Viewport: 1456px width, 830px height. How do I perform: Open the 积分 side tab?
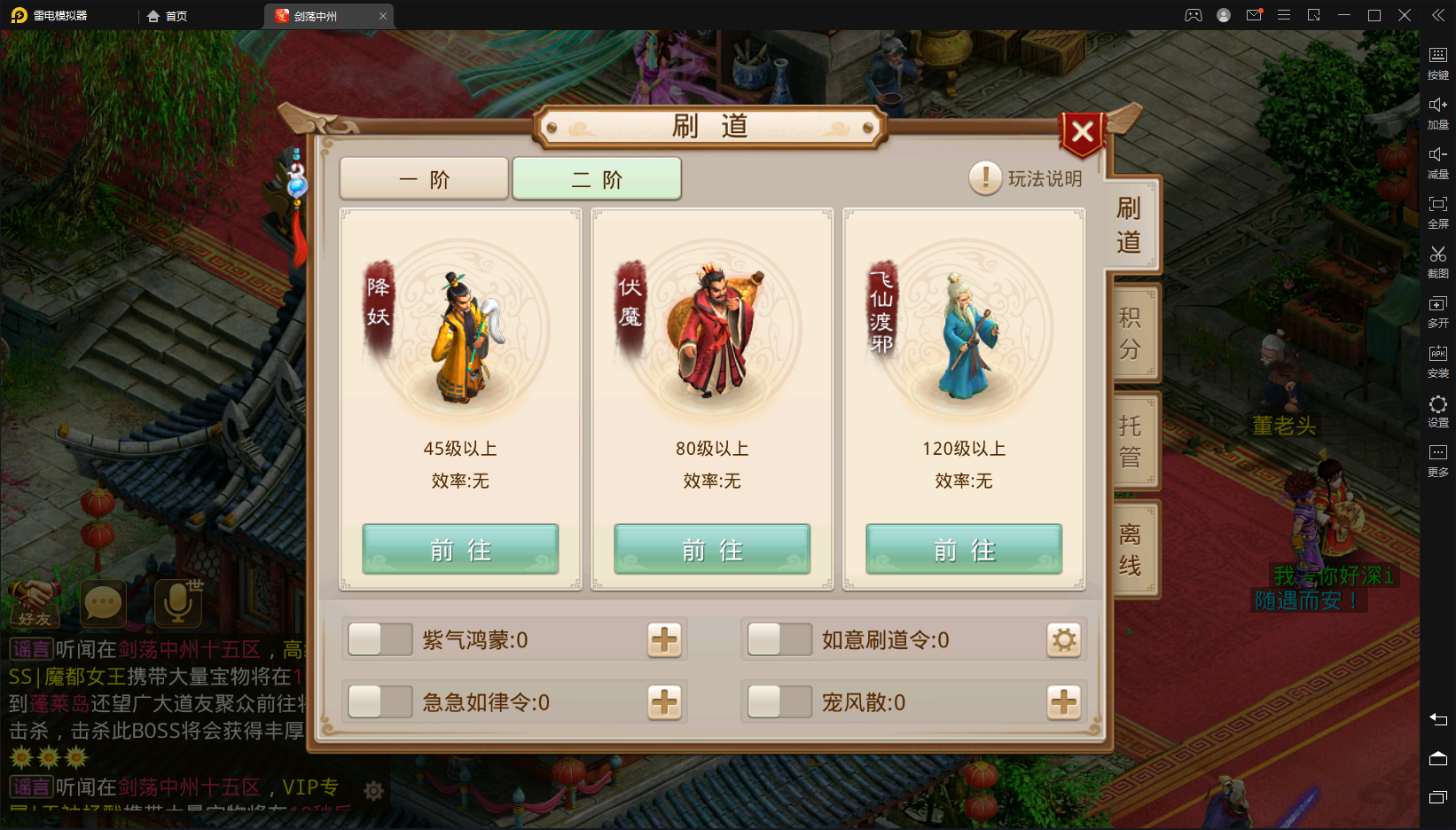click(x=1131, y=333)
